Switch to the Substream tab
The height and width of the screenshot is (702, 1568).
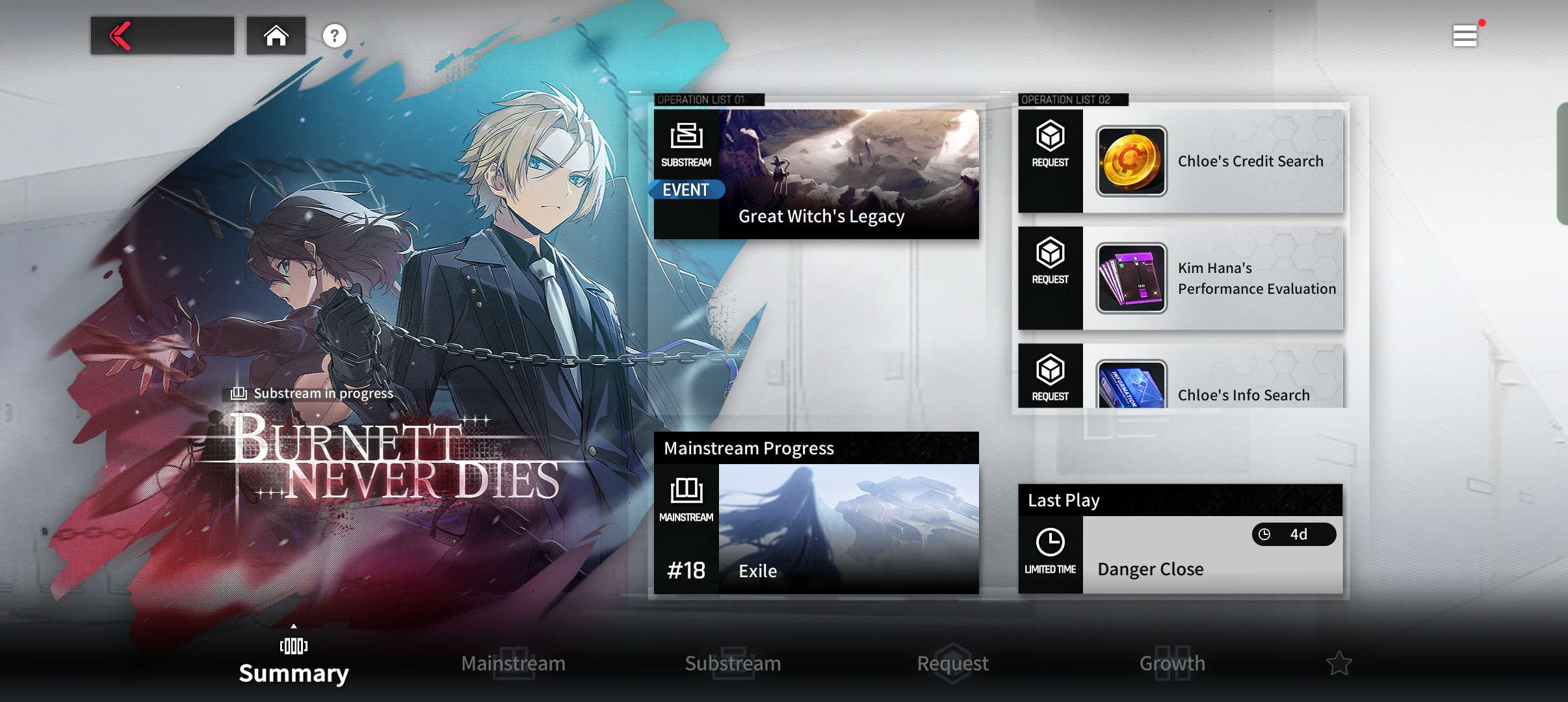[733, 663]
